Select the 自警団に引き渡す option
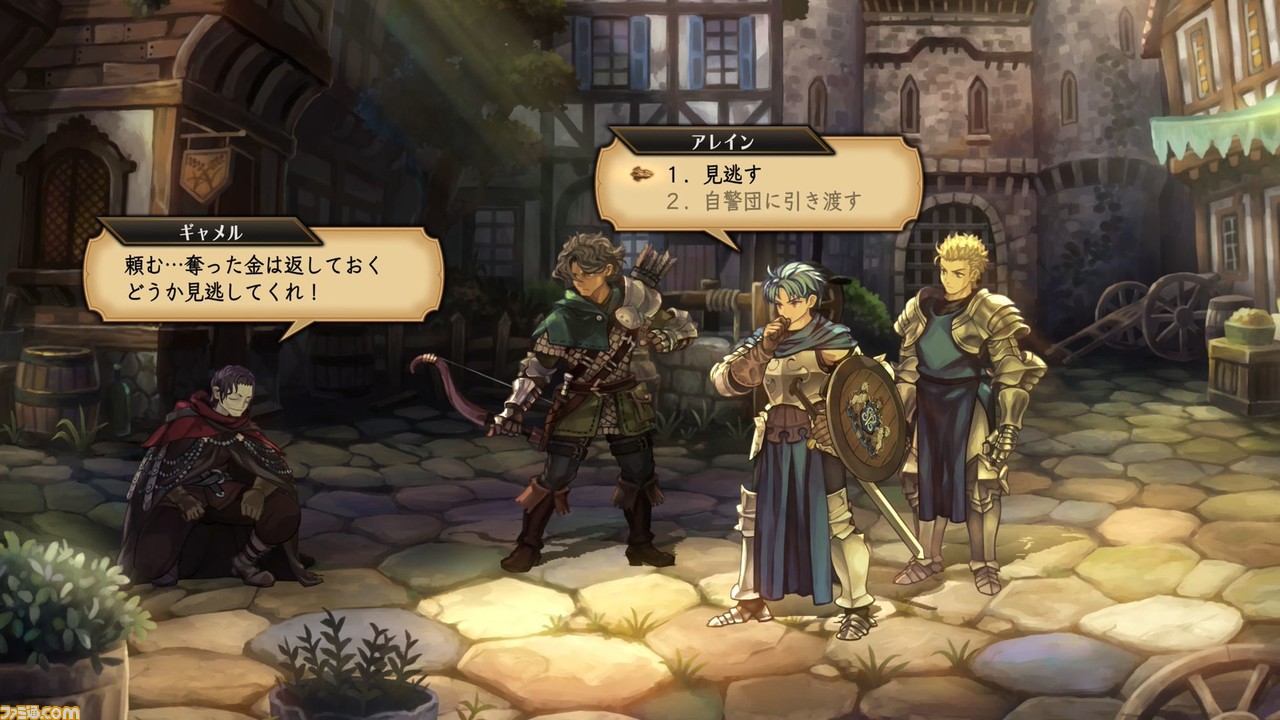Screen dimensions: 1280x720 click(764, 200)
